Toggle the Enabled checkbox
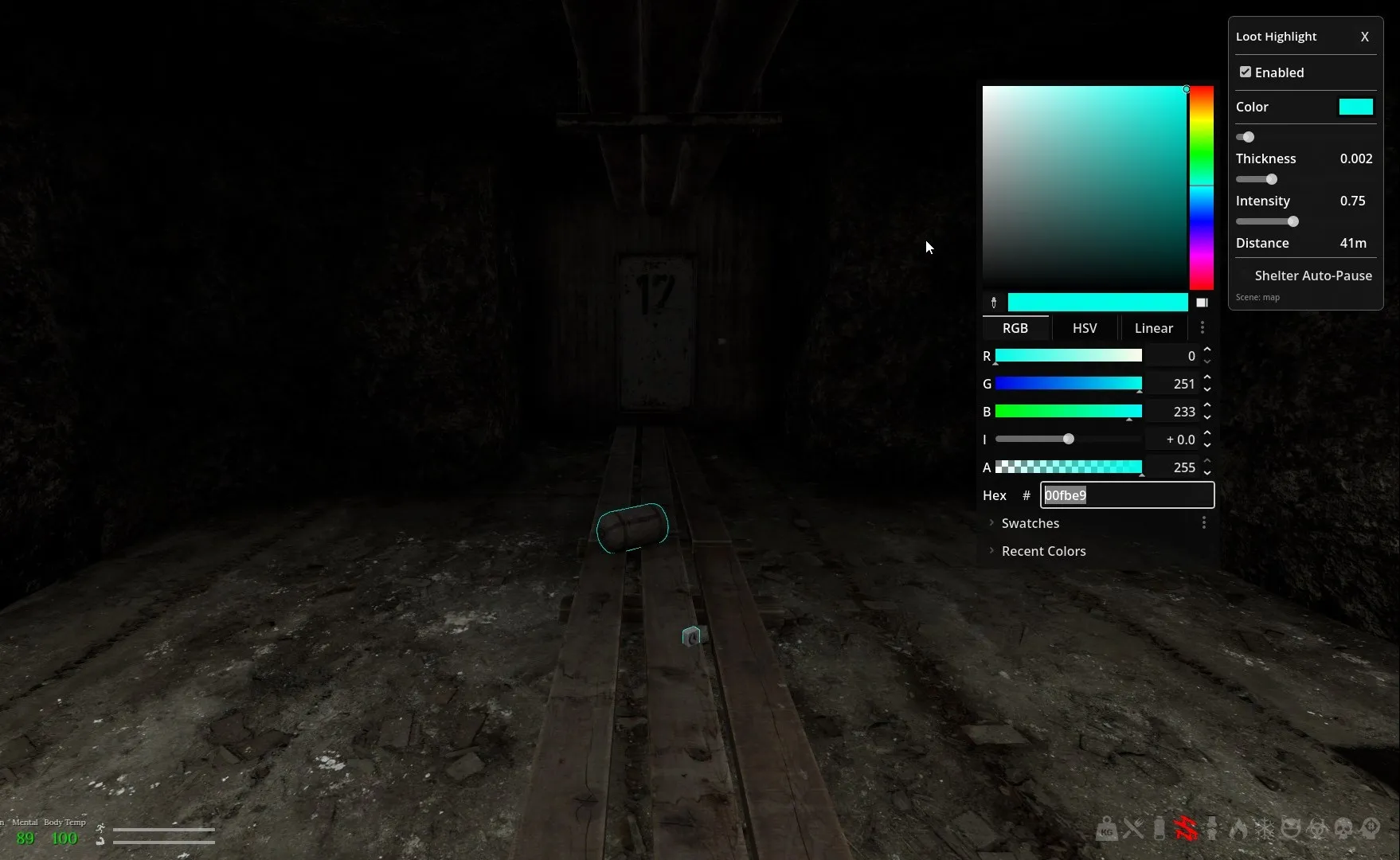This screenshot has width=1400, height=860. click(x=1246, y=72)
